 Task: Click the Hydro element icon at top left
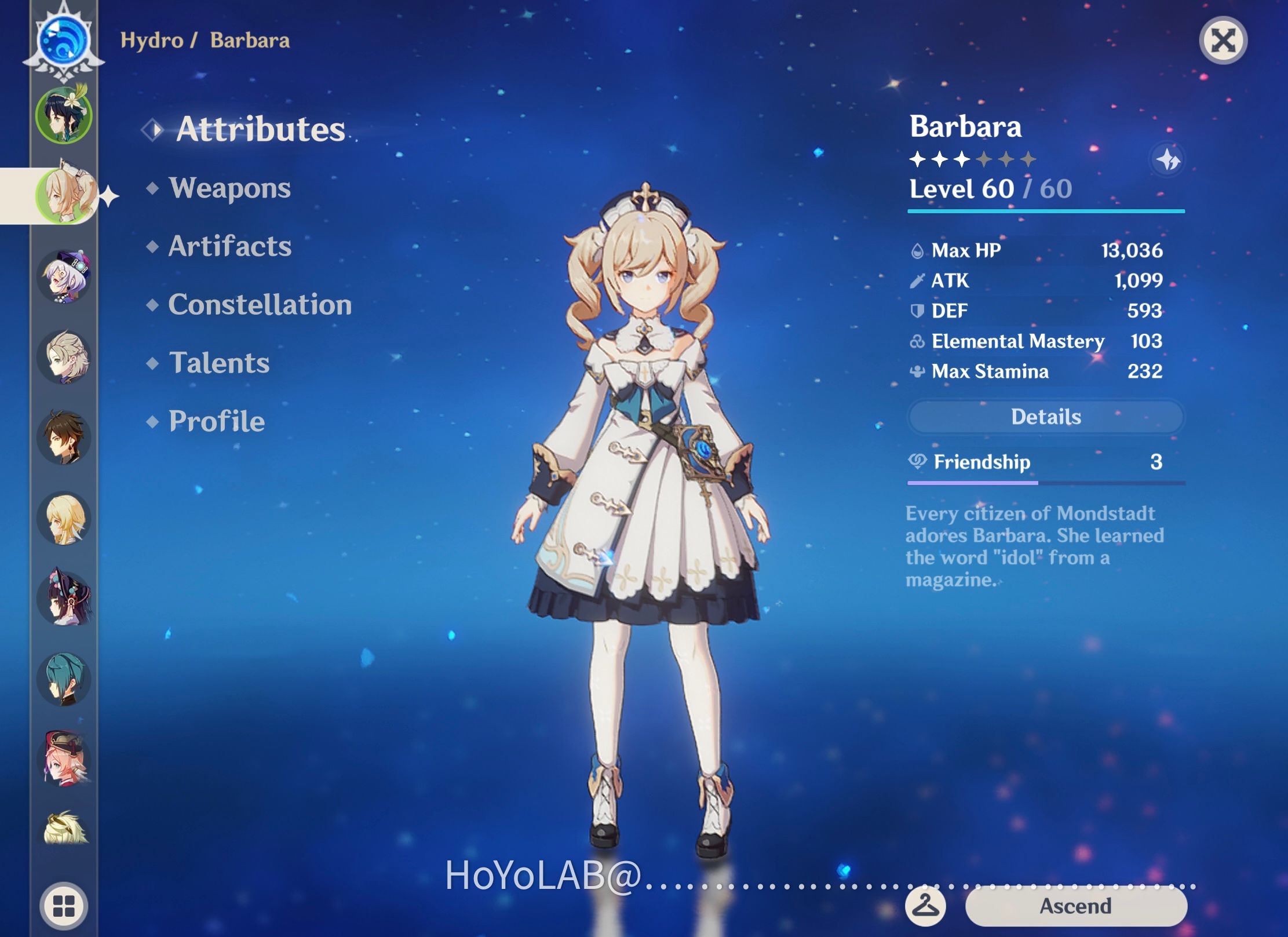64,41
